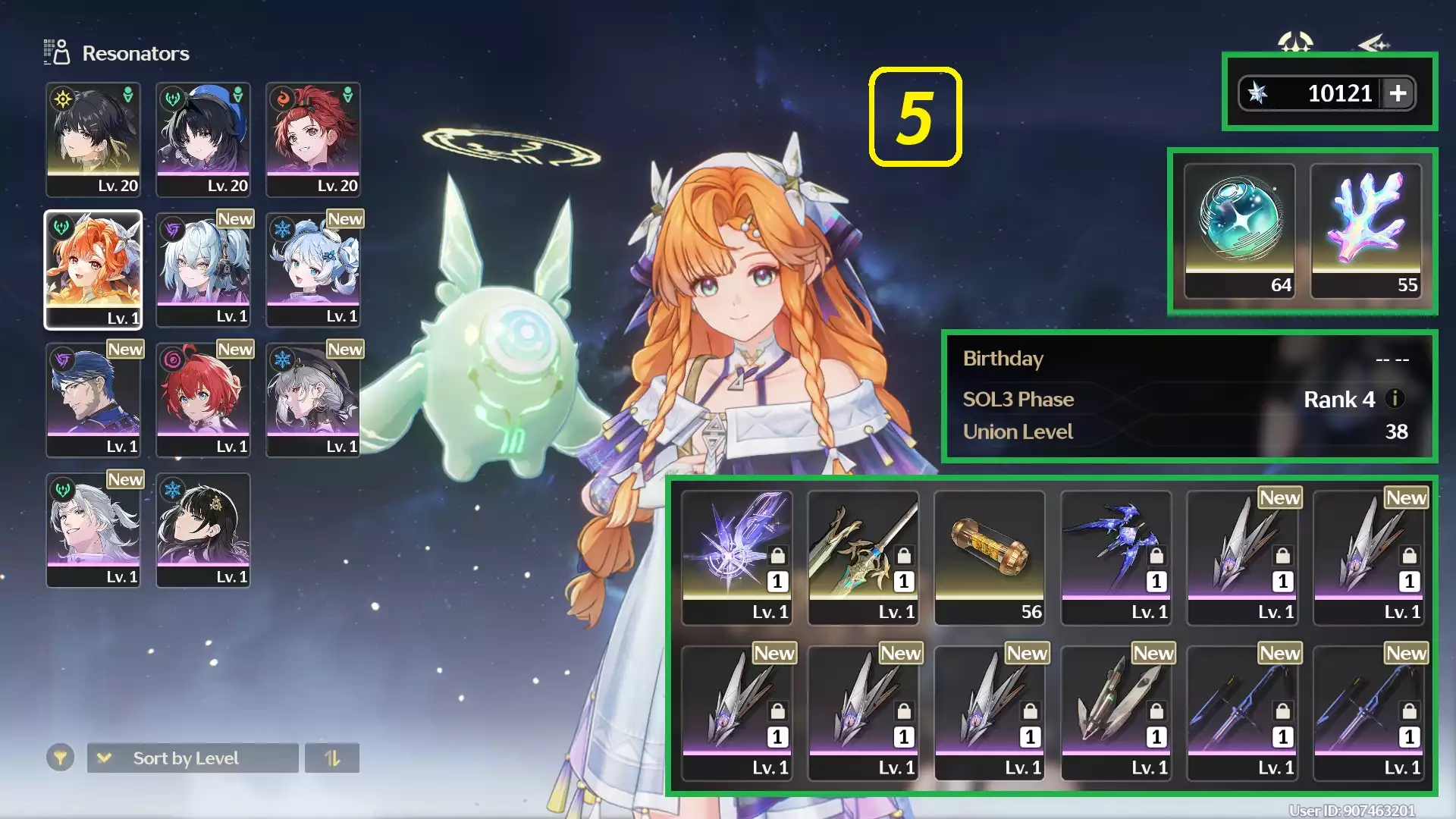Pick the black-haired Lv. 20 resonator with sun icon

93,140
